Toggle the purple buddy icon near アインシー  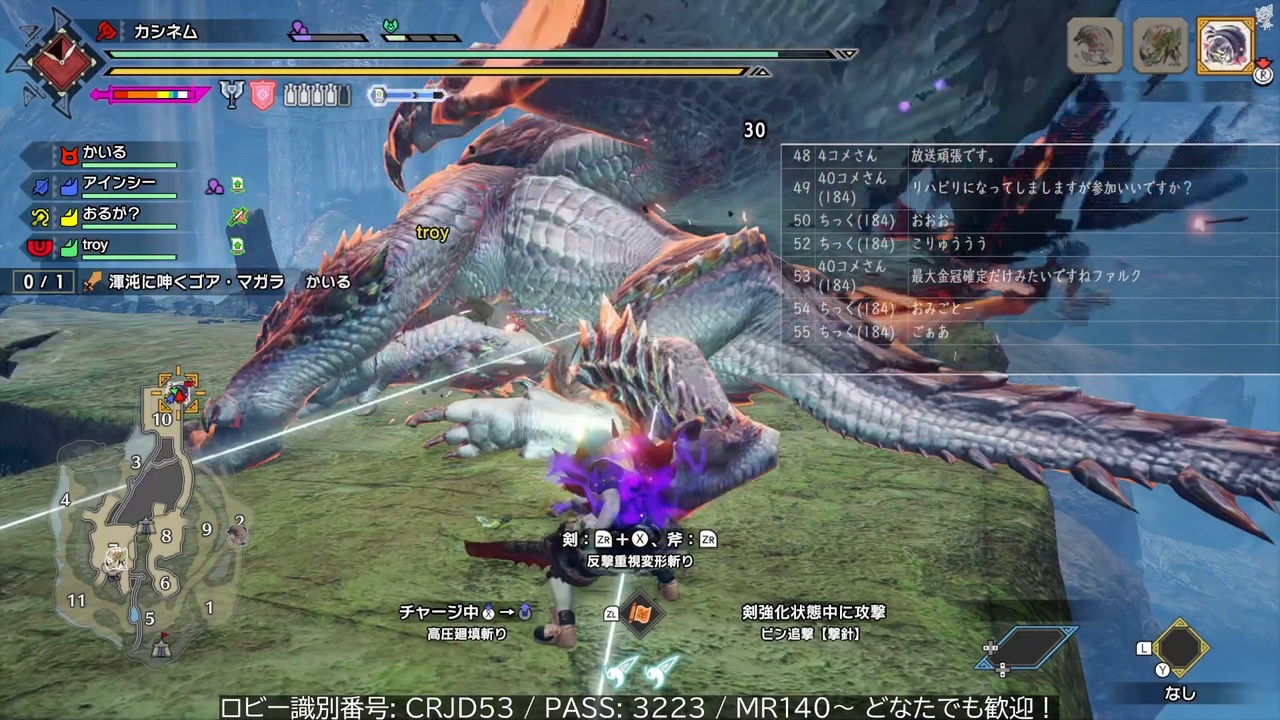coord(214,186)
